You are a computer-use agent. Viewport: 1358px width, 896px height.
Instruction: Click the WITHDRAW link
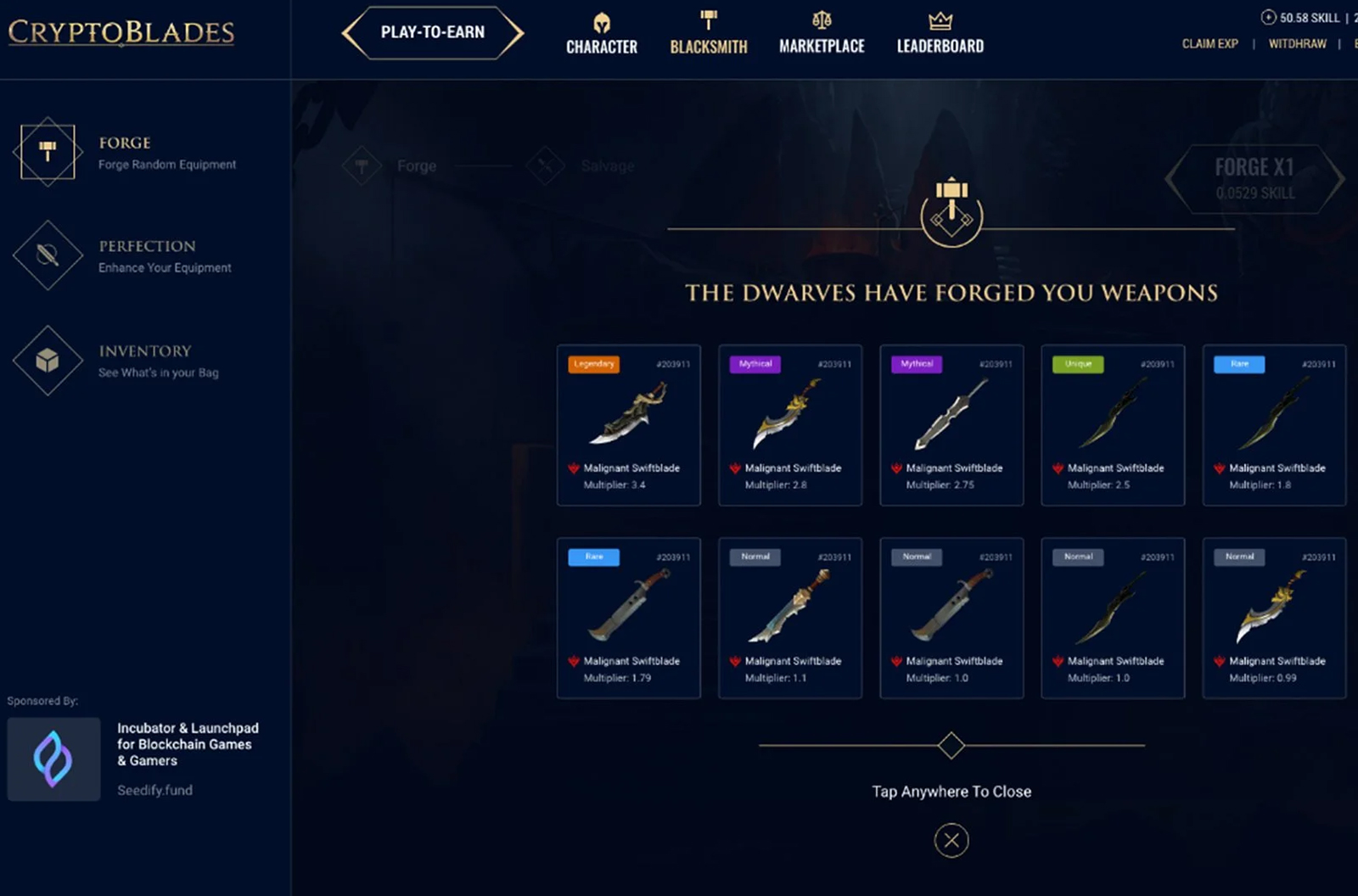[1297, 43]
